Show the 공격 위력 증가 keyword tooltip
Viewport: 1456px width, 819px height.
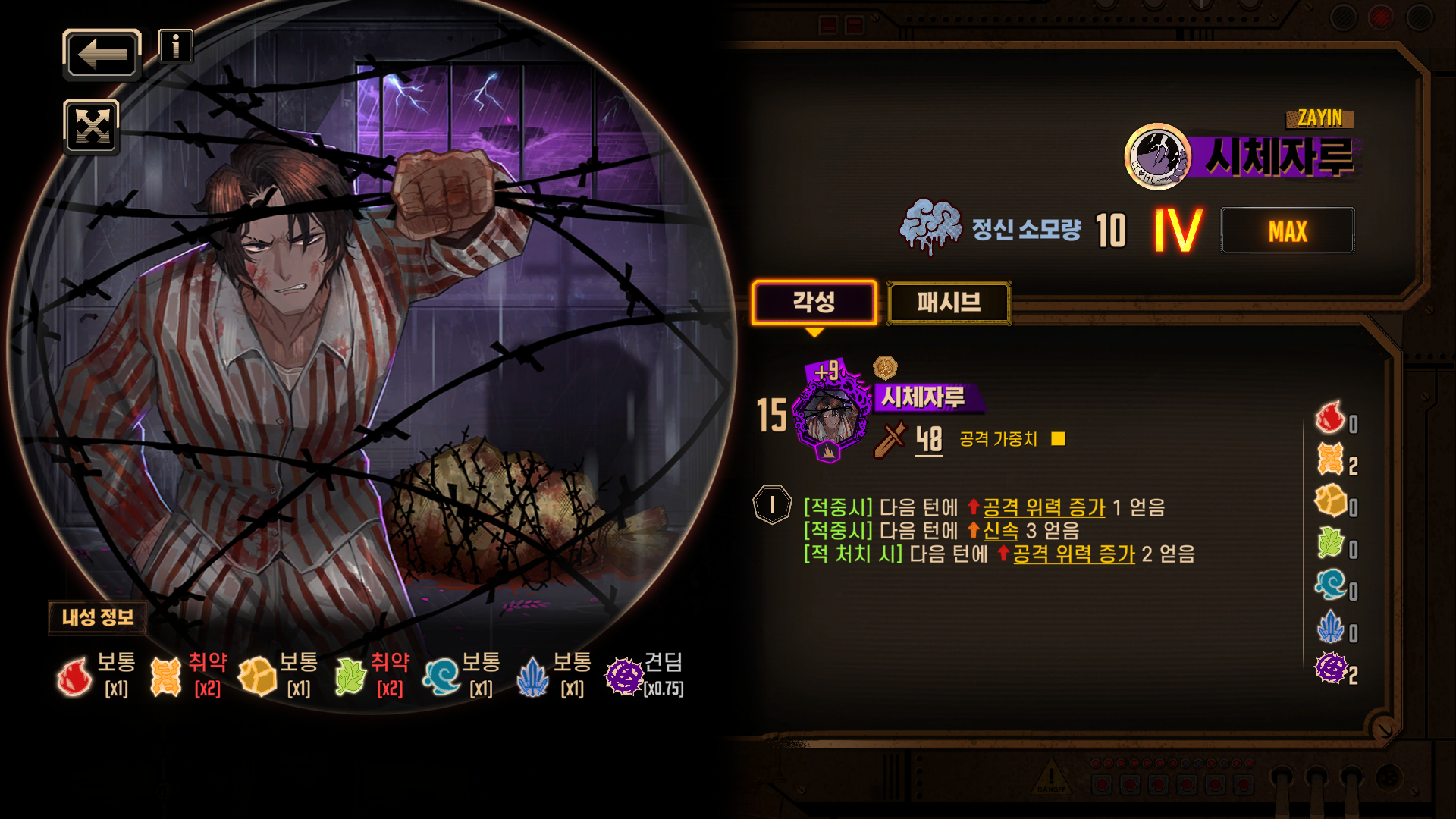1043,507
